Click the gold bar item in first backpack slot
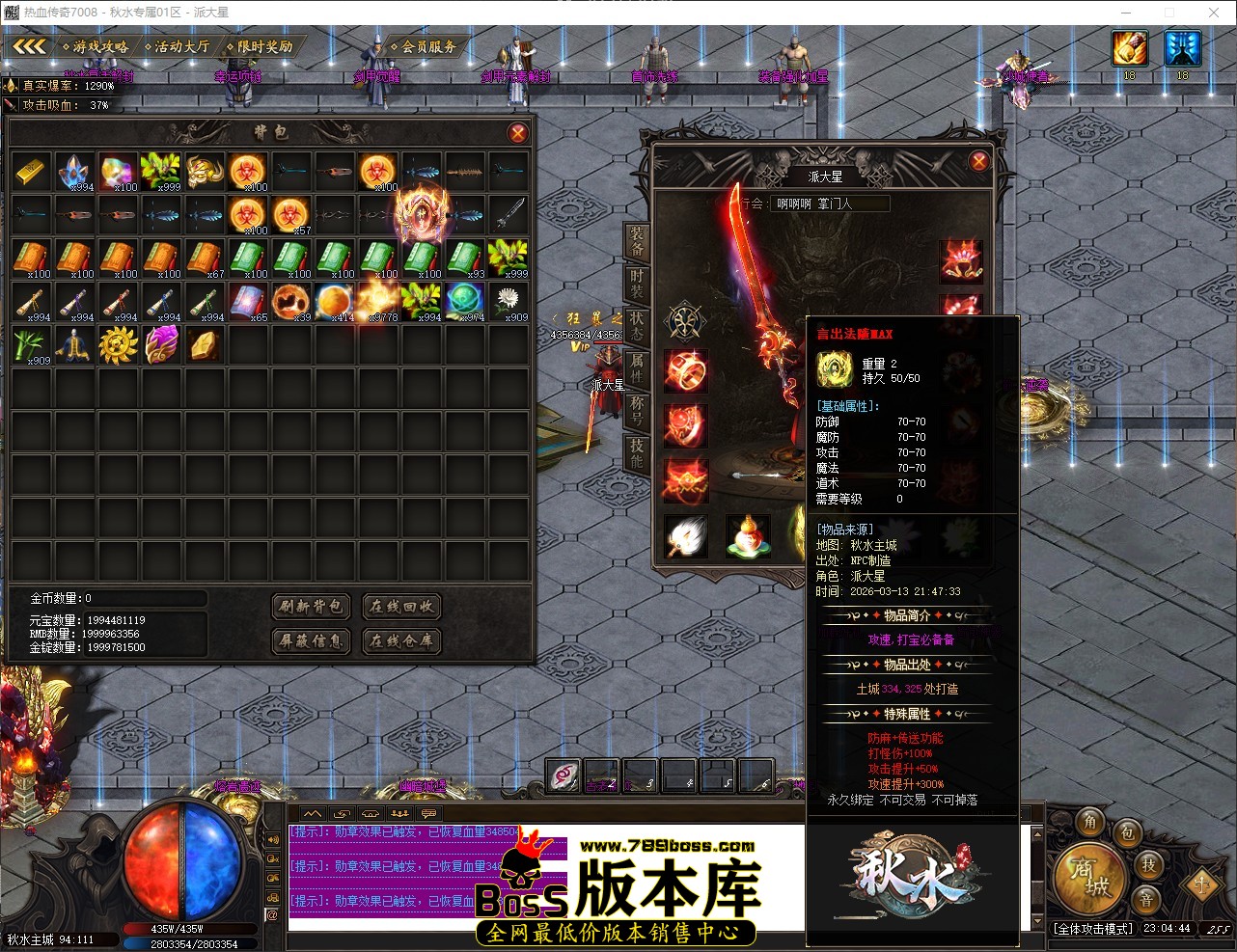 point(30,172)
